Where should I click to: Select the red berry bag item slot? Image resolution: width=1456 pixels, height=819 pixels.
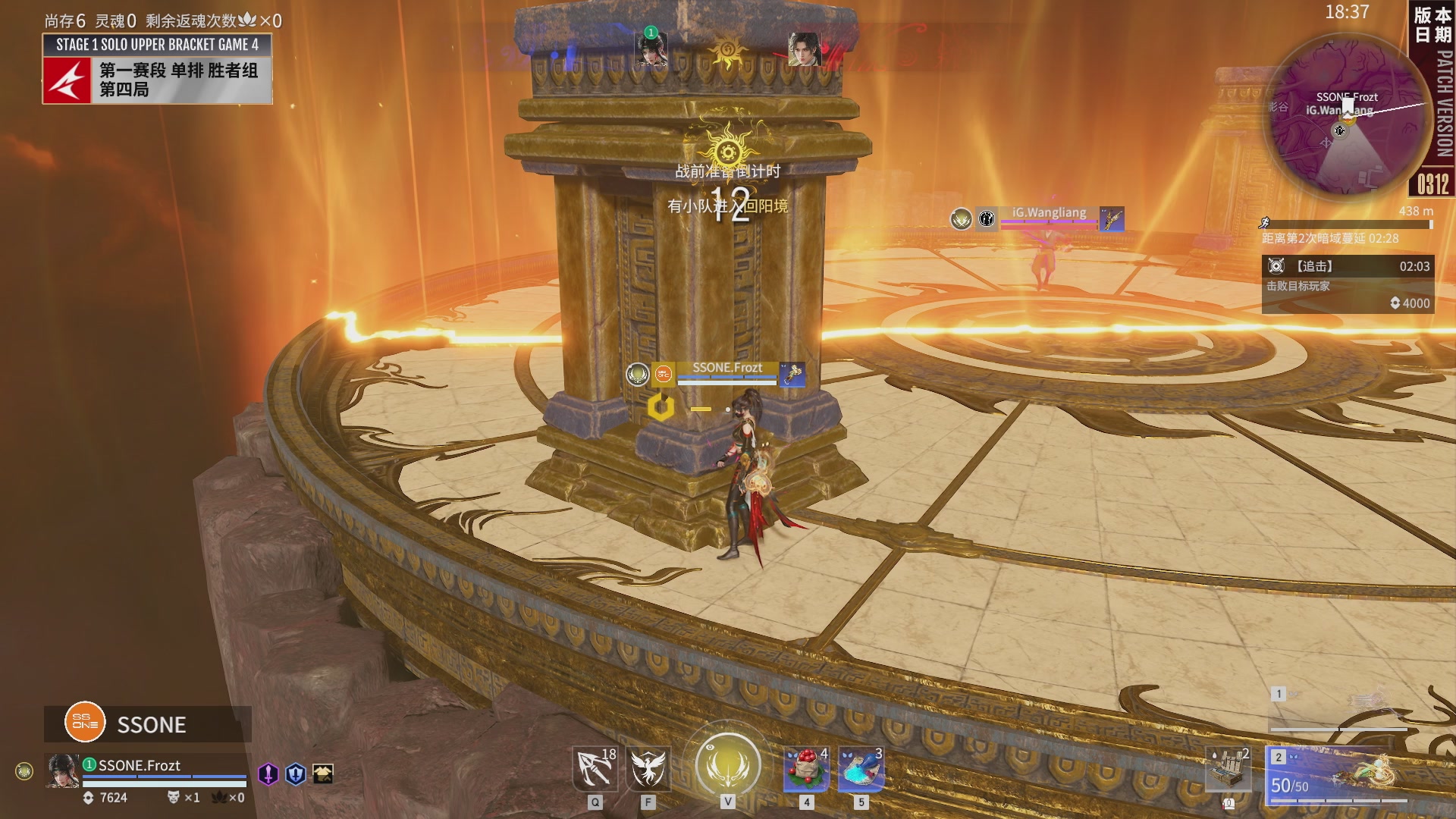[806, 769]
